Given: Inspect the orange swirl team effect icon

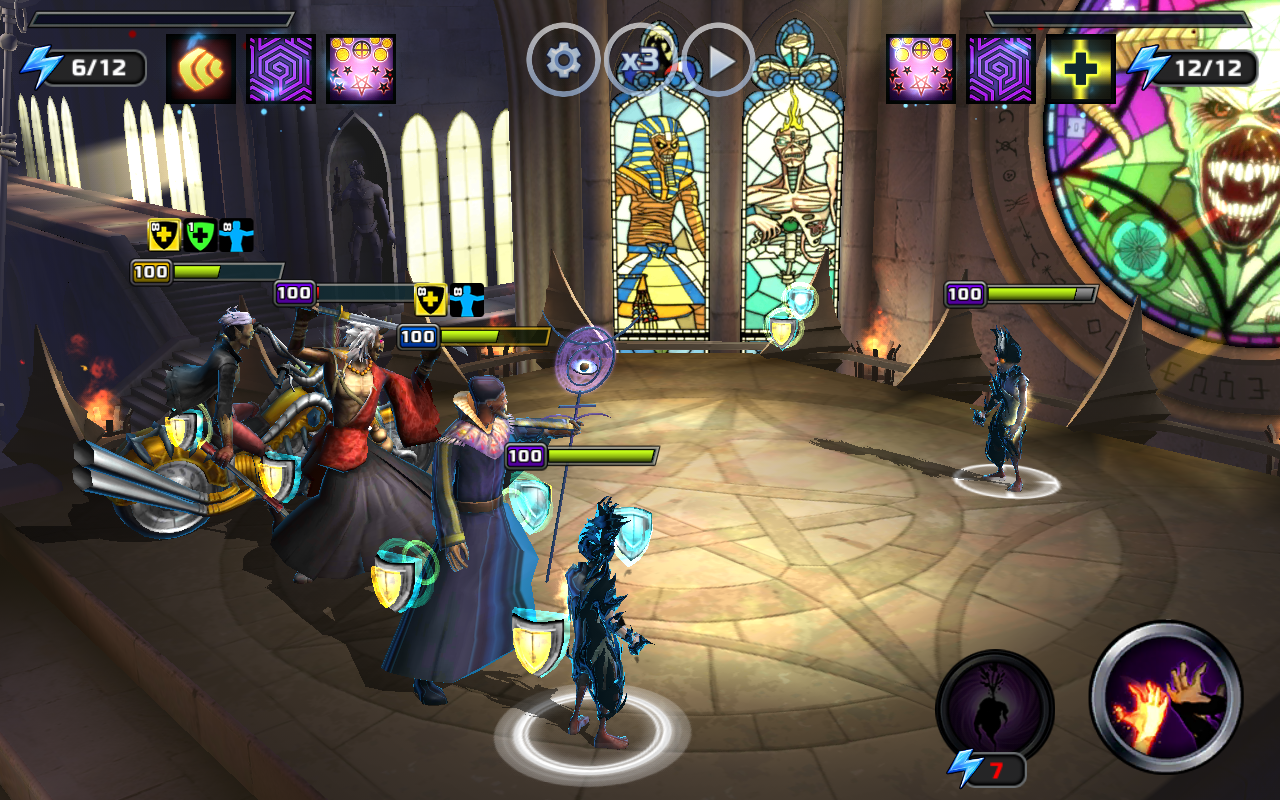Looking at the screenshot, I should click(201, 69).
